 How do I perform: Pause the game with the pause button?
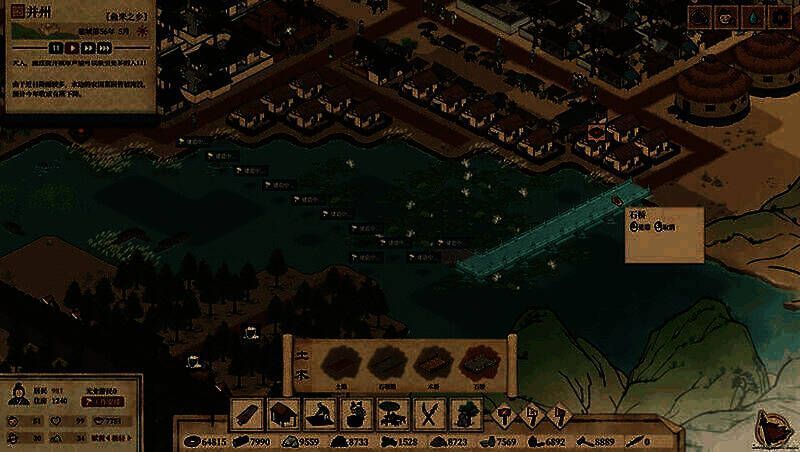click(56, 47)
